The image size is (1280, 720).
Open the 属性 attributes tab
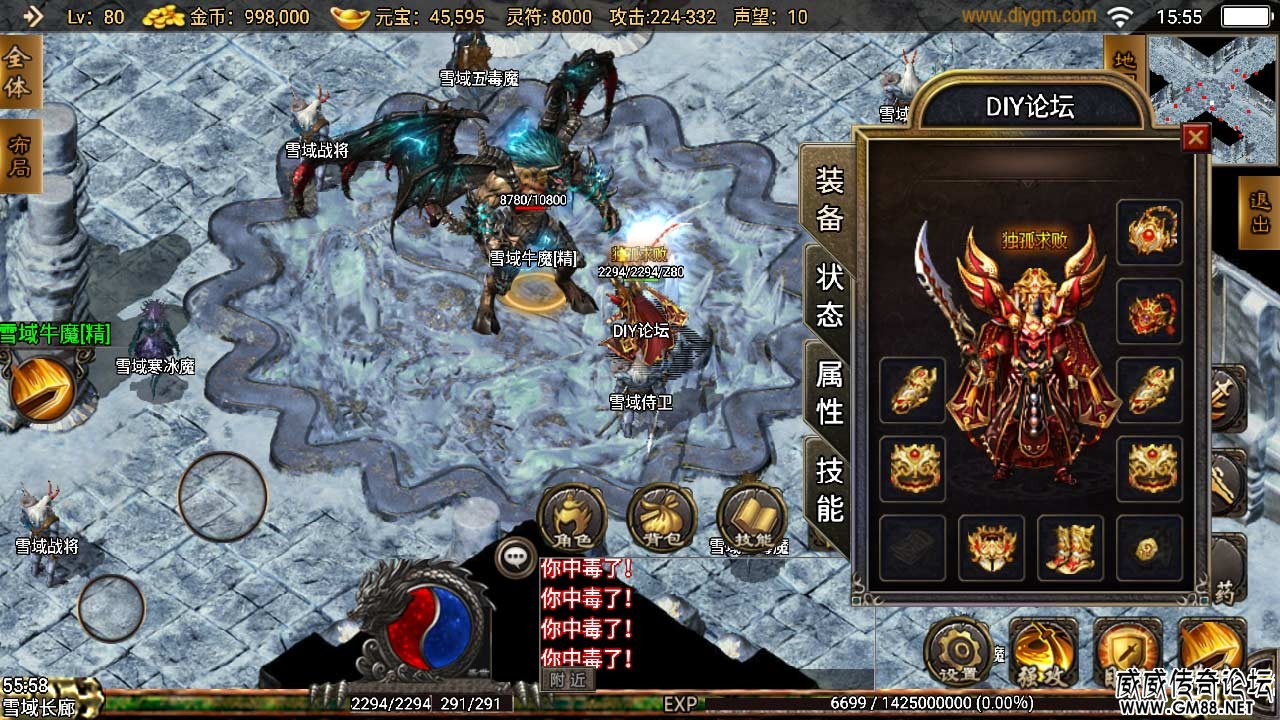[x=830, y=392]
